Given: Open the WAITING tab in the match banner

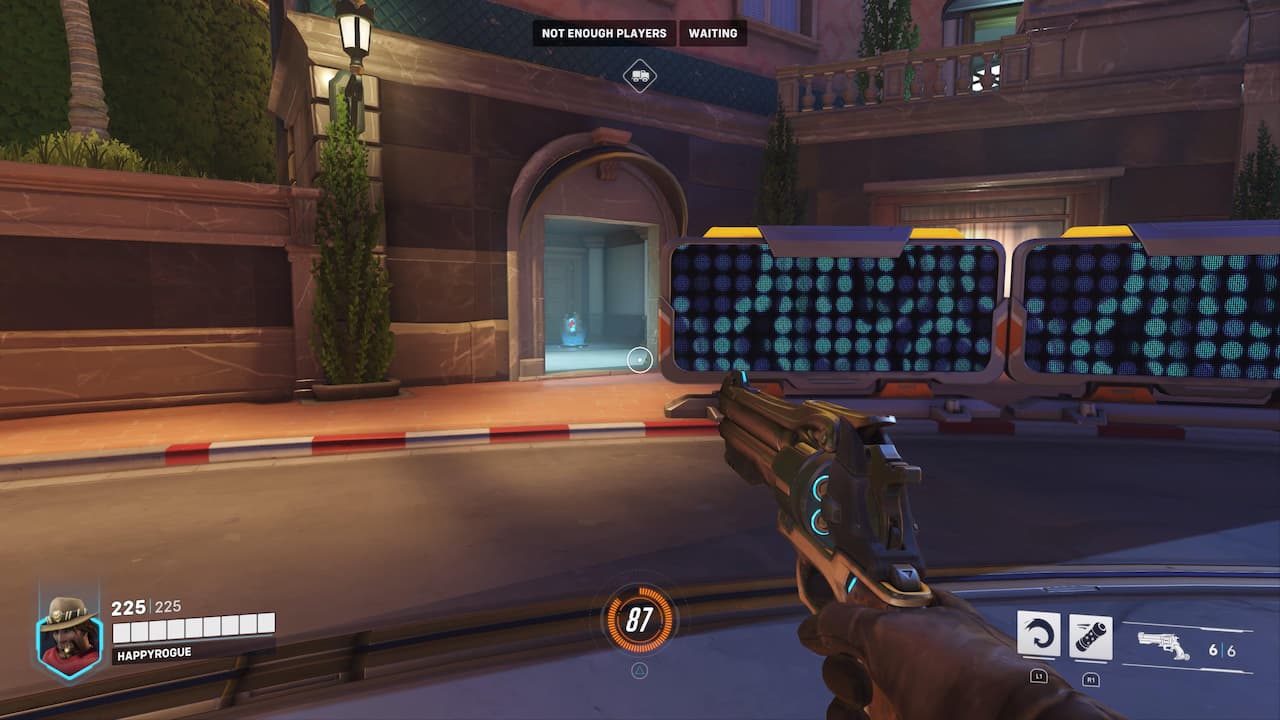Looking at the screenshot, I should click(x=713, y=33).
